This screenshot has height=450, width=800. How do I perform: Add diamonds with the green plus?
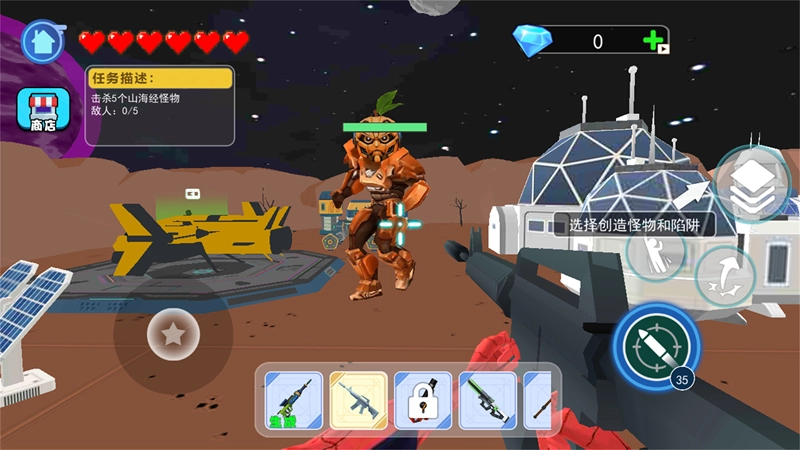pyautogui.click(x=655, y=41)
